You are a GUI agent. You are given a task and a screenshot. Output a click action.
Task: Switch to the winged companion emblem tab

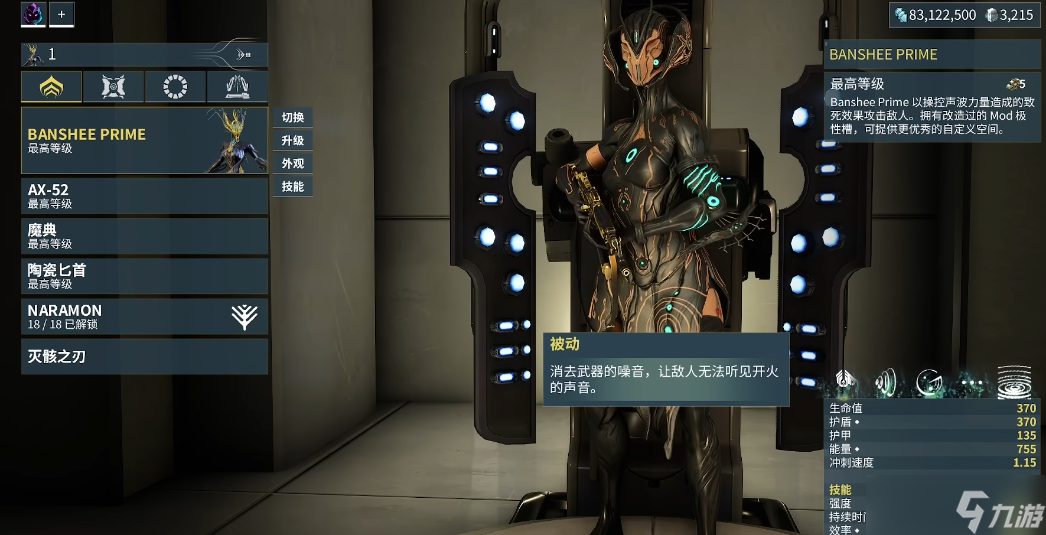coord(113,87)
